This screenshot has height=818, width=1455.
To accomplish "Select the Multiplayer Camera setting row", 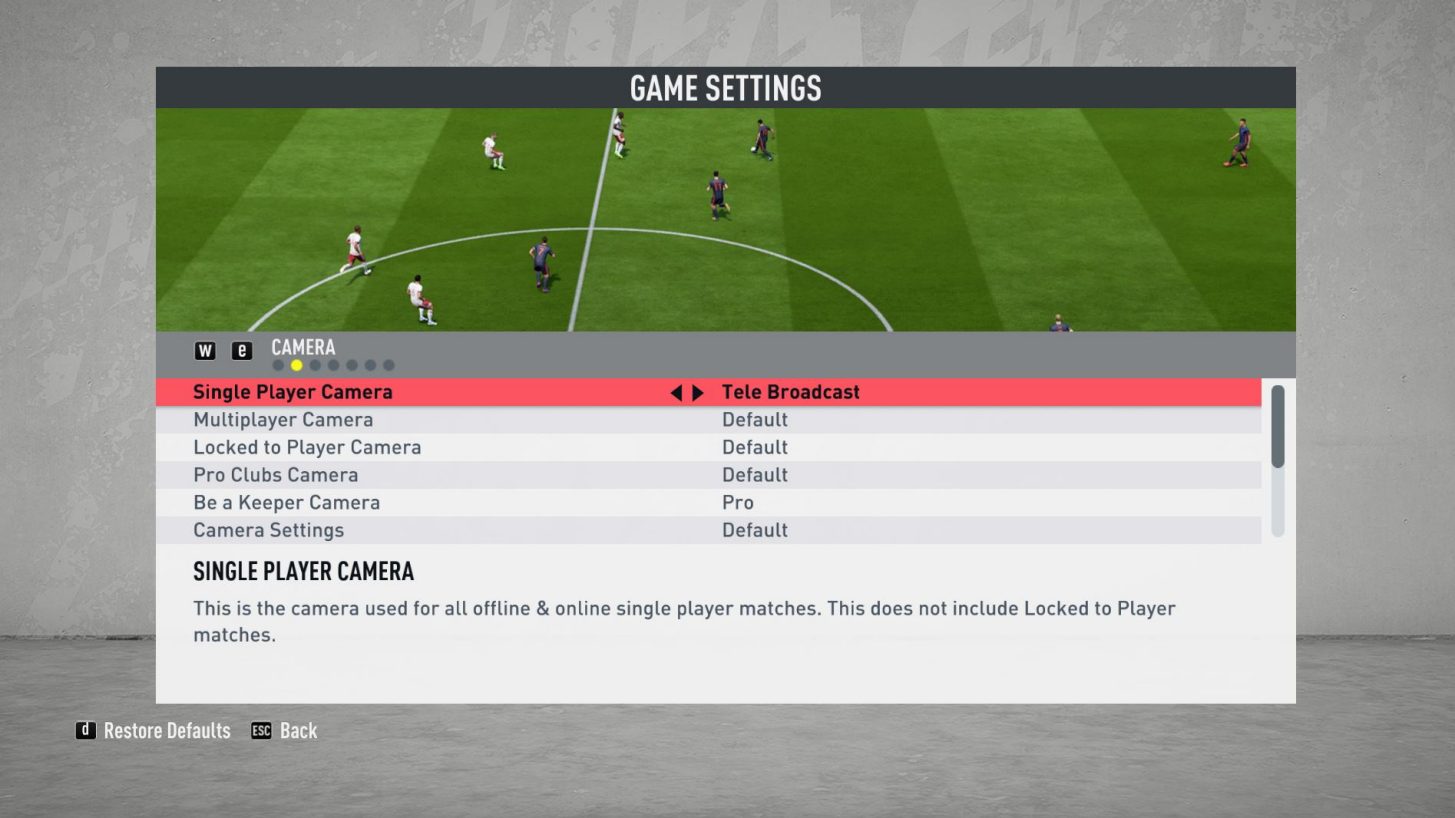I will 400,419.
